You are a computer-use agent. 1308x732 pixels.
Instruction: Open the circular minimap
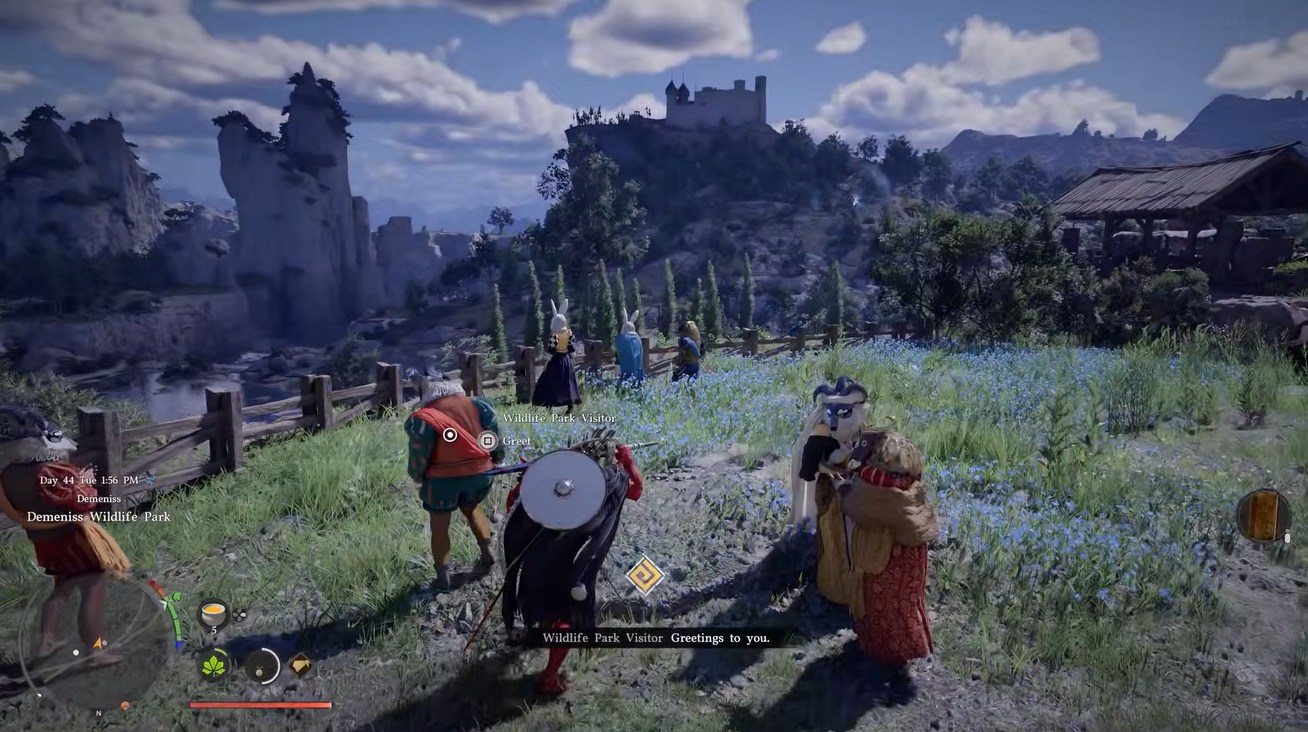click(x=96, y=640)
